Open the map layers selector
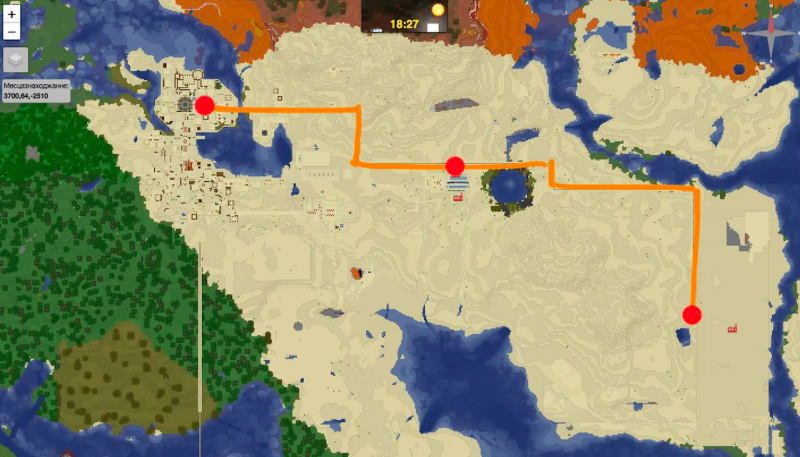This screenshot has width=800, height=457. [x=13, y=58]
